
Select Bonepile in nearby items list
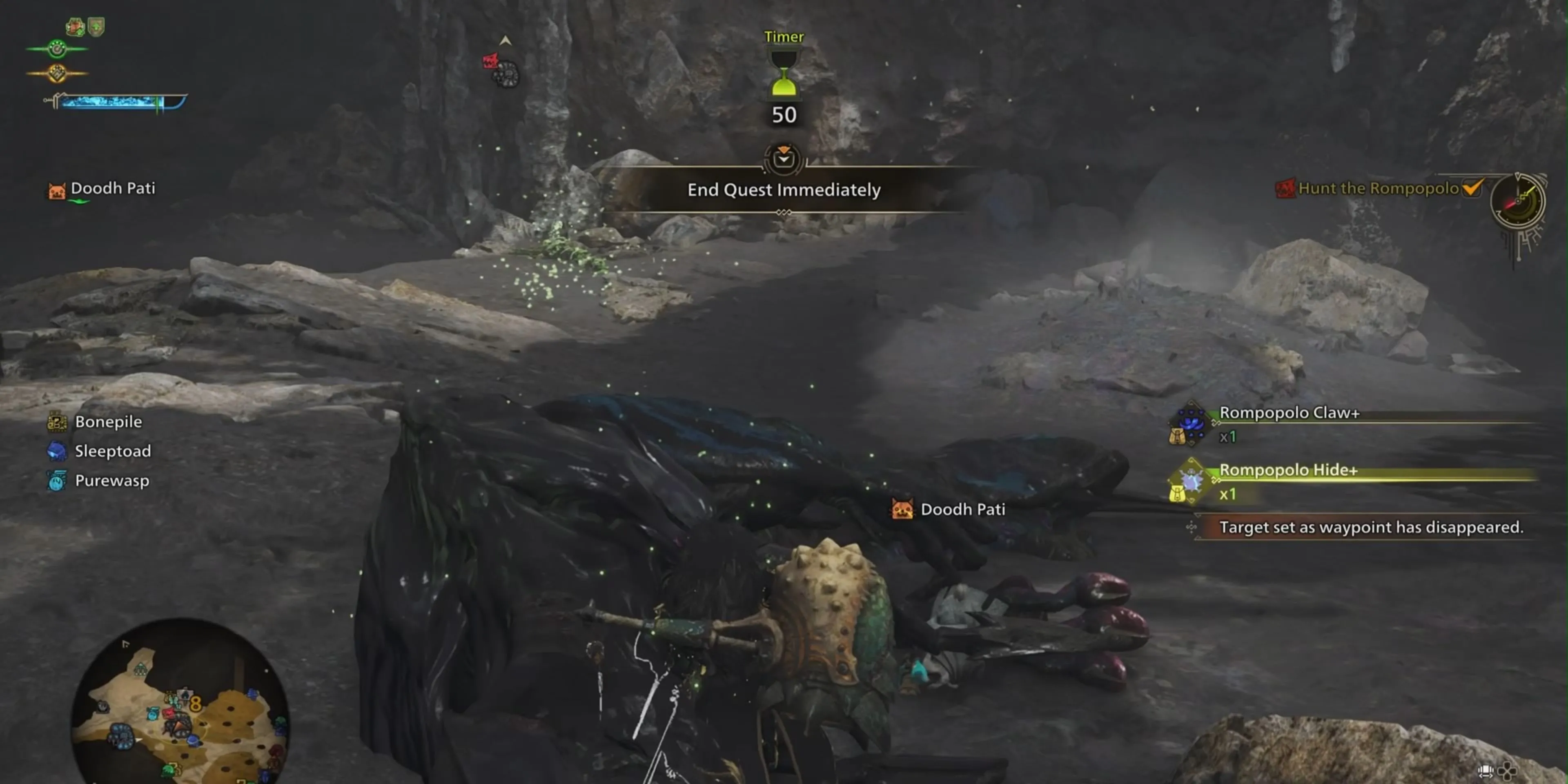108,422
